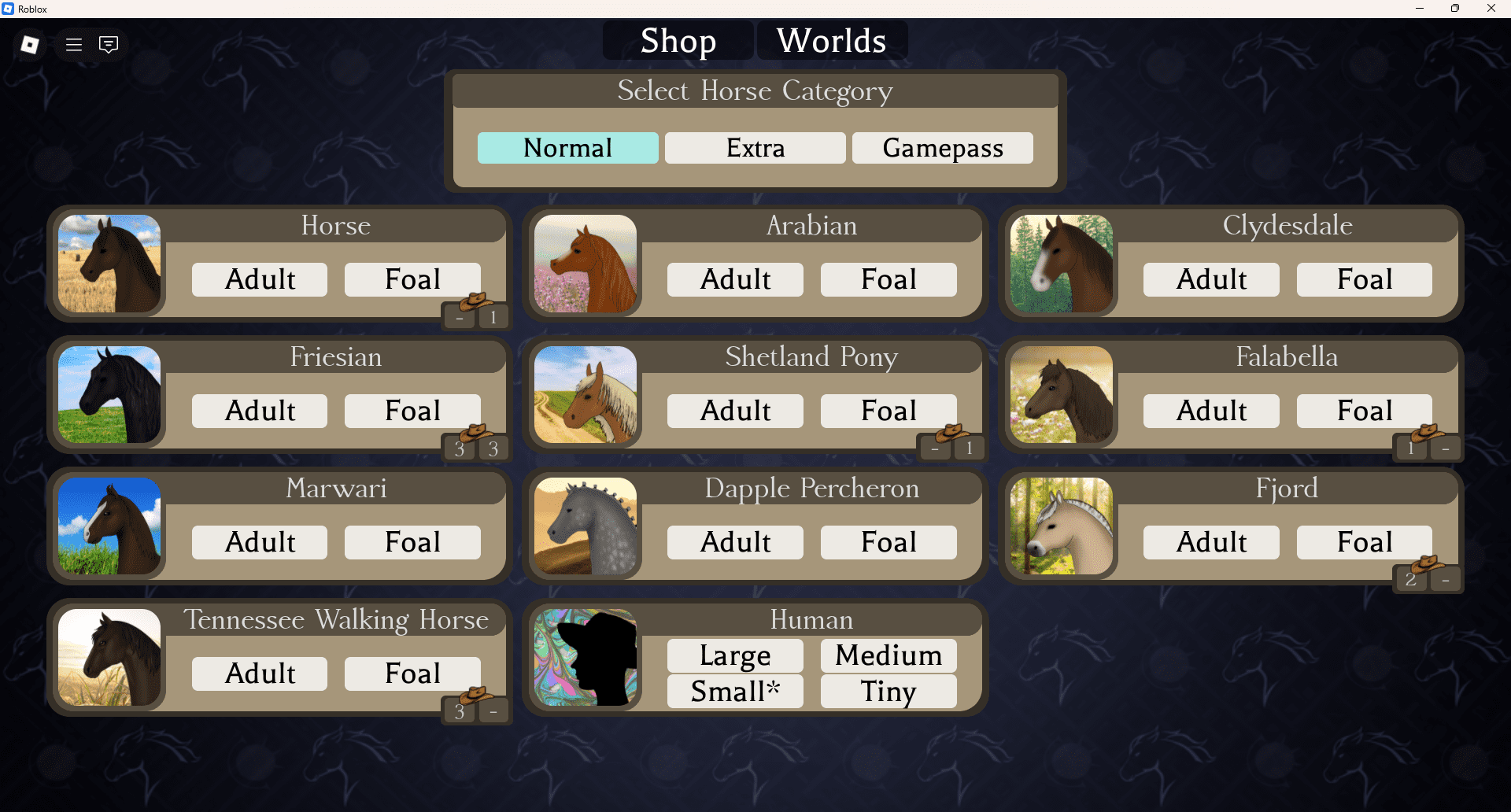Screen dimensions: 1511x812
Task: Pick the Marwari Foal
Action: (412, 542)
